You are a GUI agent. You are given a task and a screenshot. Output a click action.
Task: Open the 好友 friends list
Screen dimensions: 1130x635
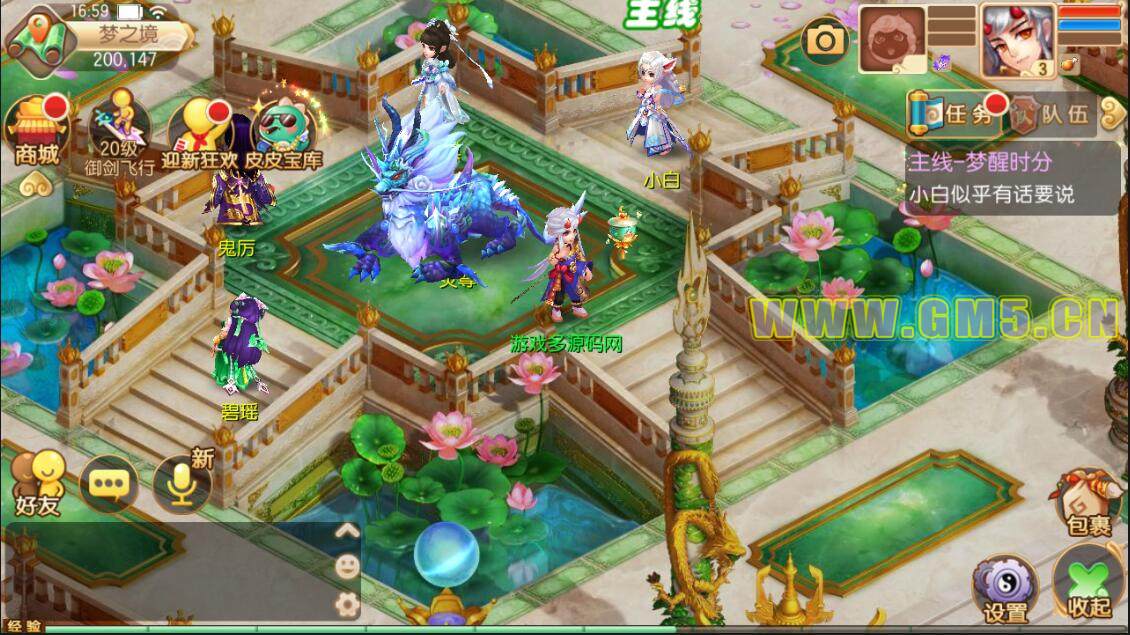tap(37, 484)
